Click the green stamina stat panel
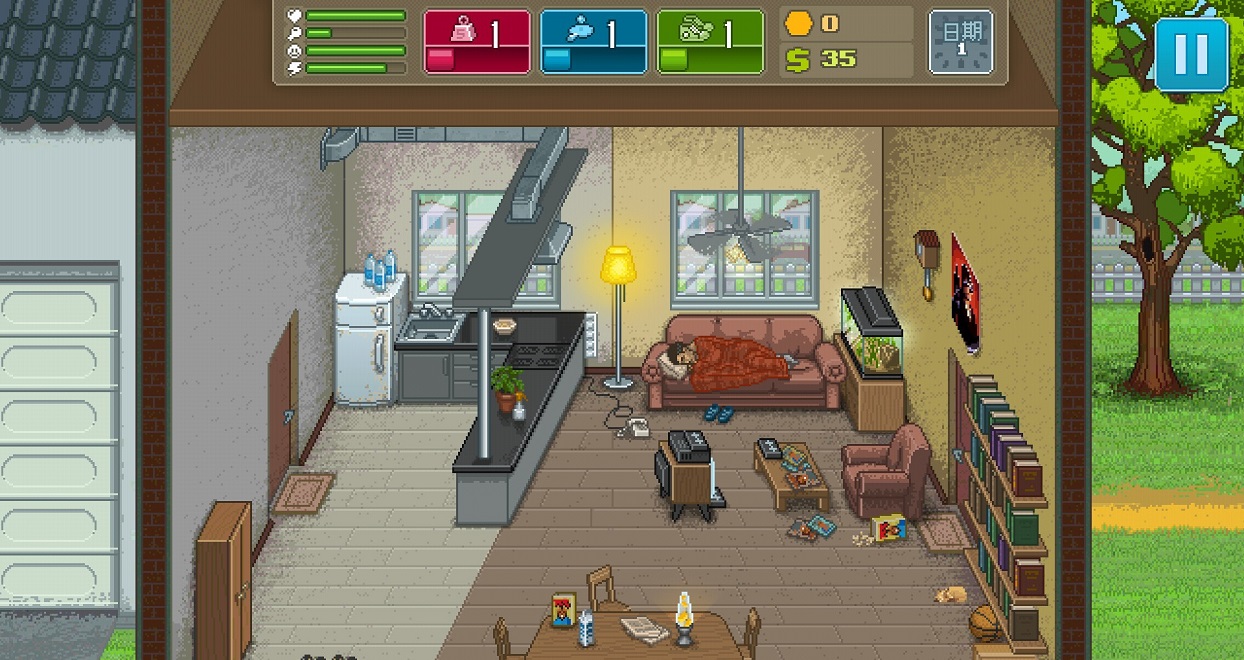Screen dimensions: 1244x660 [x=710, y=42]
